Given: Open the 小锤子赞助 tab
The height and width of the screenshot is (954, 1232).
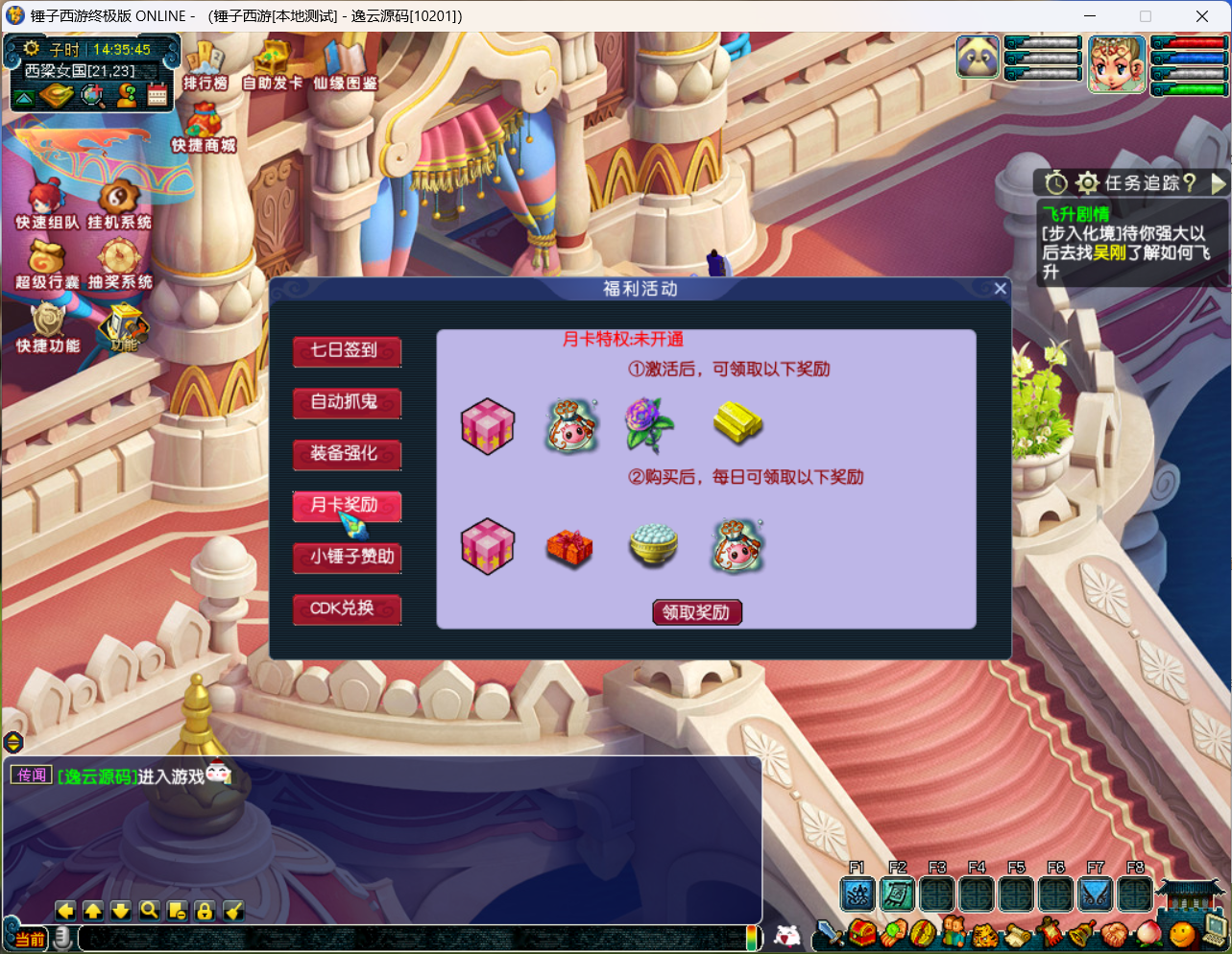Looking at the screenshot, I should click(346, 558).
